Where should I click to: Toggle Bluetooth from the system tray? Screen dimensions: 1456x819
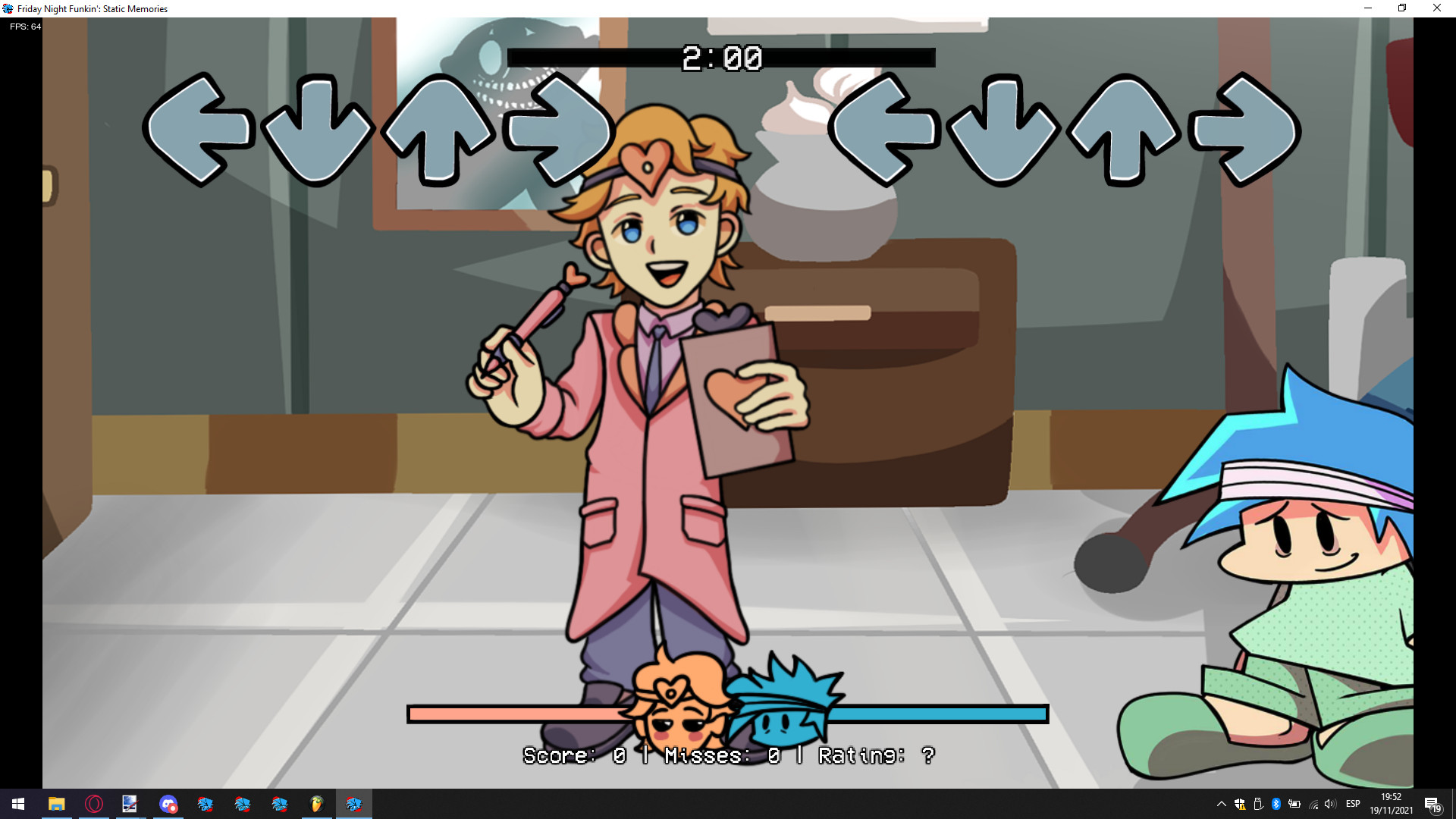click(1276, 805)
